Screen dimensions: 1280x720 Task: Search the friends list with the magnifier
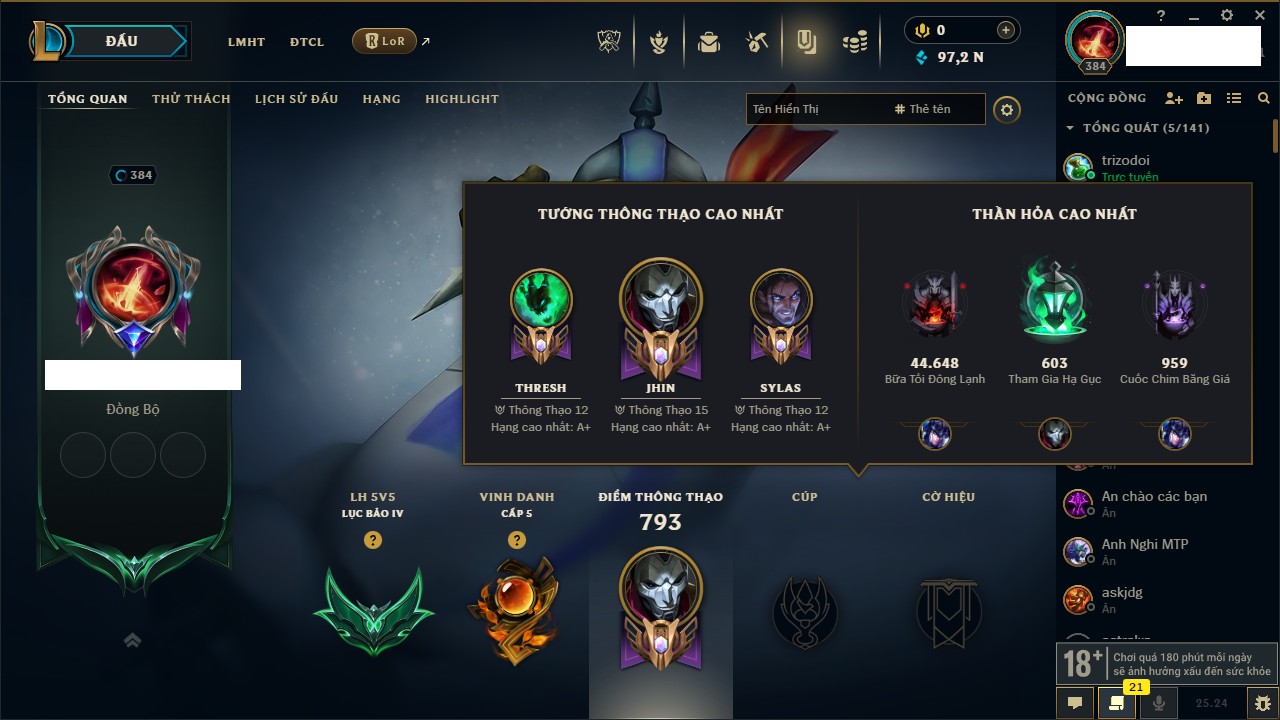(1264, 98)
